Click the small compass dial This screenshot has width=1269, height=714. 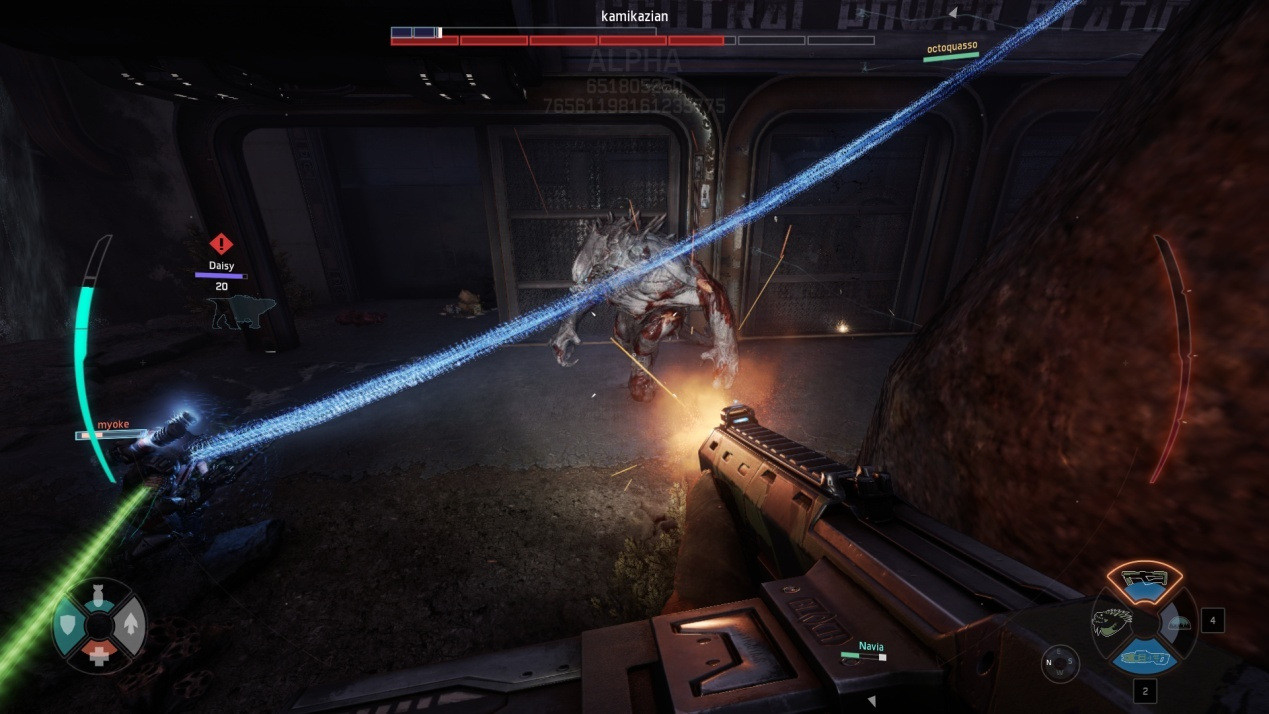point(1060,663)
